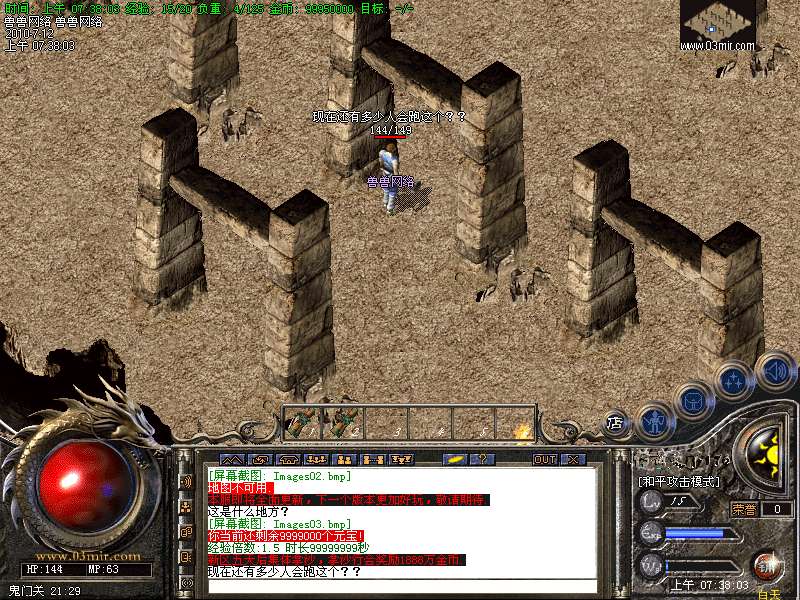Open the 屏幕截图 Images03.bmp chat line
This screenshot has width=800, height=600.
point(279,523)
